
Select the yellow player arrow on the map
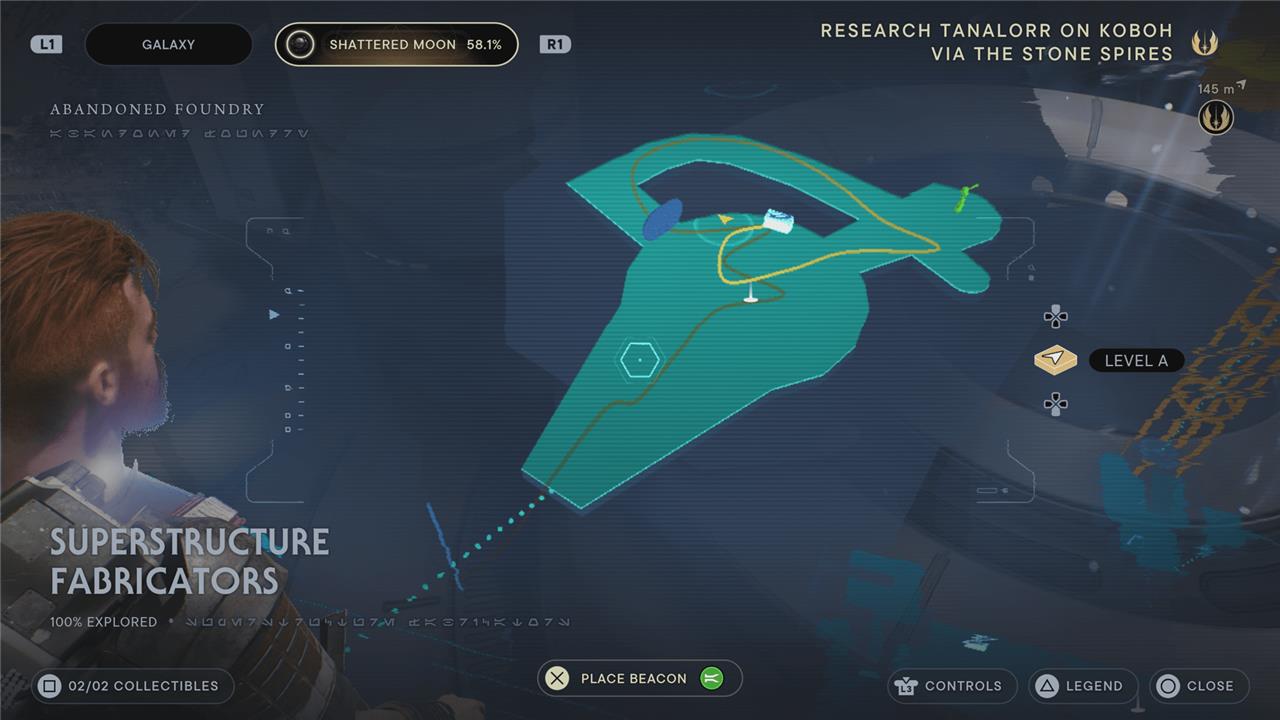[725, 218]
